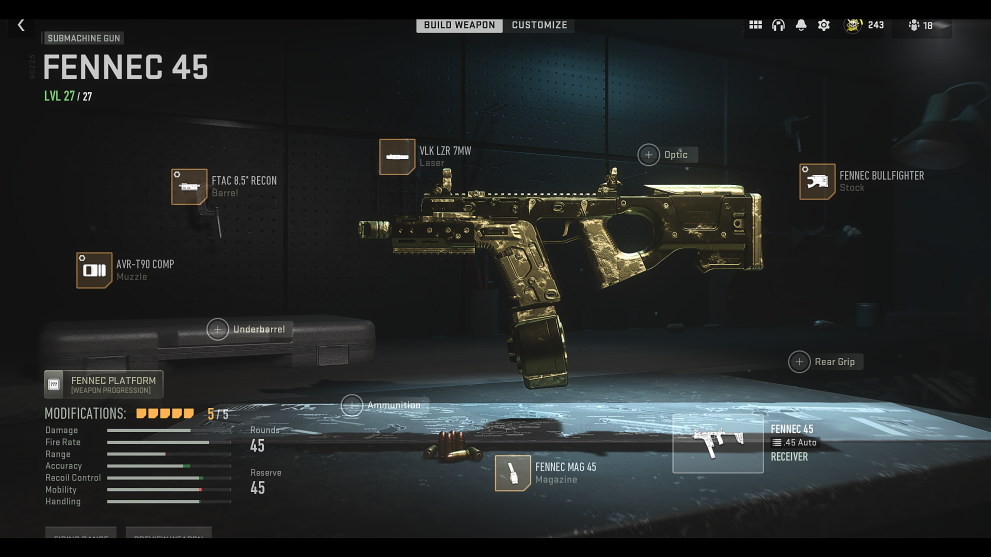Screen dimensions: 991x557
Task: Select the Build Weapon tab
Action: tap(459, 25)
